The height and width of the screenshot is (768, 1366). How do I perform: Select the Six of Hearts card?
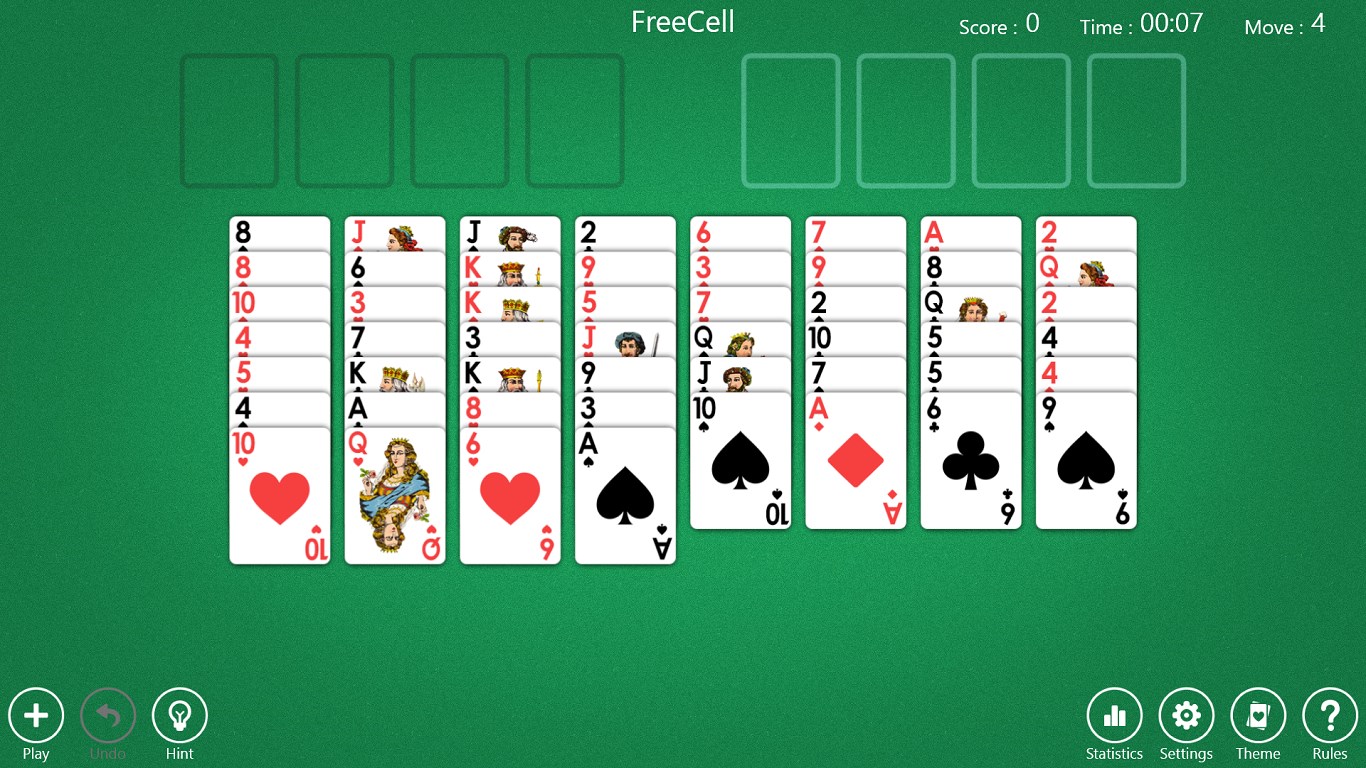pyautogui.click(x=510, y=495)
